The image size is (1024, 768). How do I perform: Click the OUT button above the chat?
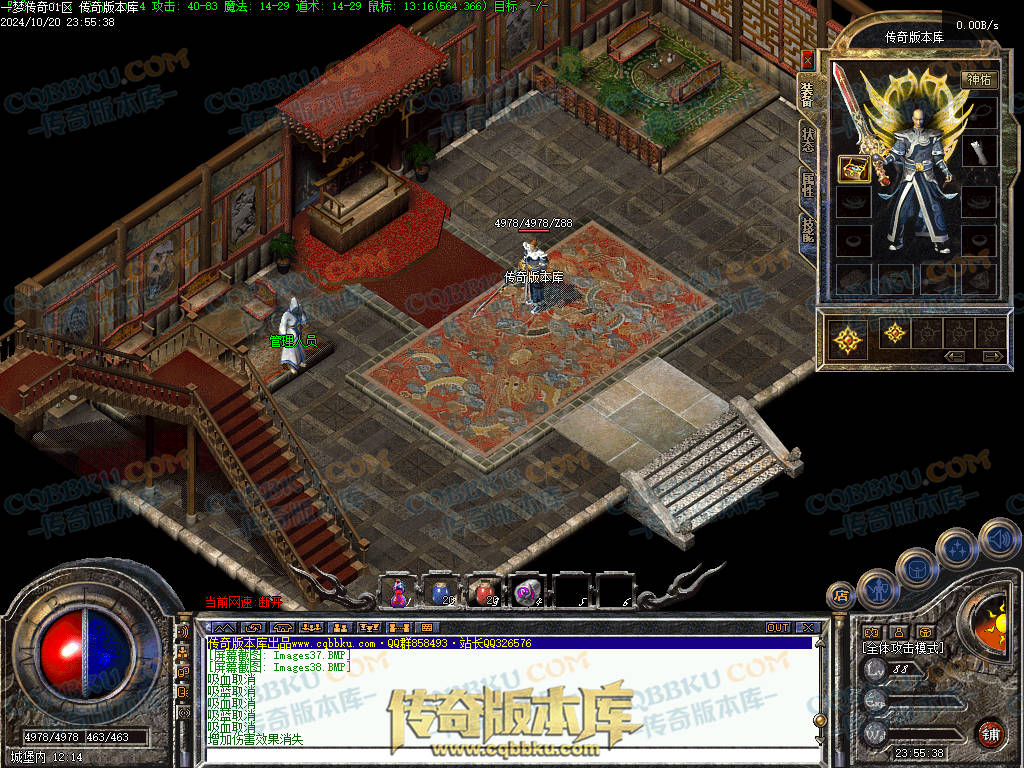[x=778, y=628]
